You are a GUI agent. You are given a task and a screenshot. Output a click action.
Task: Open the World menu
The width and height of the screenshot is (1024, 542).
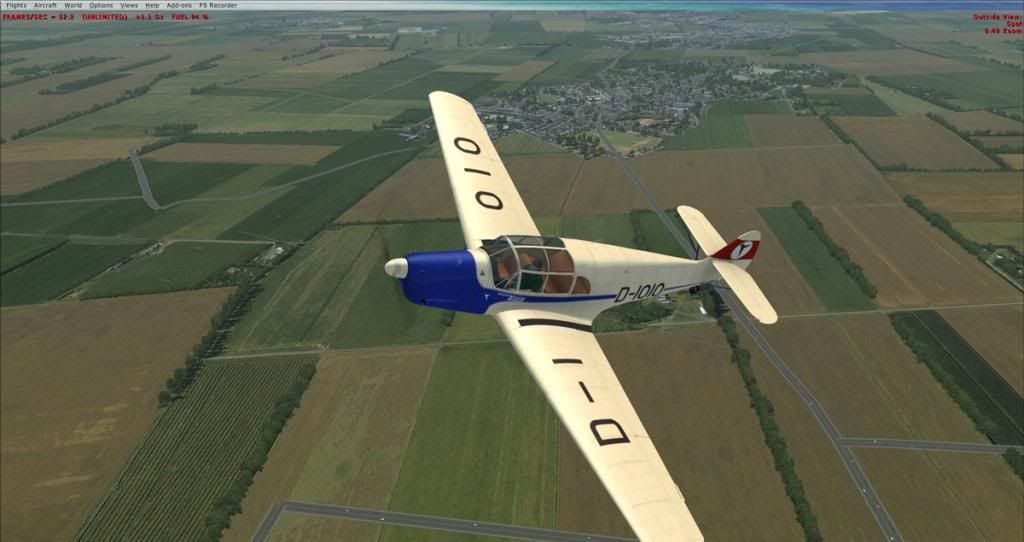(73, 5)
